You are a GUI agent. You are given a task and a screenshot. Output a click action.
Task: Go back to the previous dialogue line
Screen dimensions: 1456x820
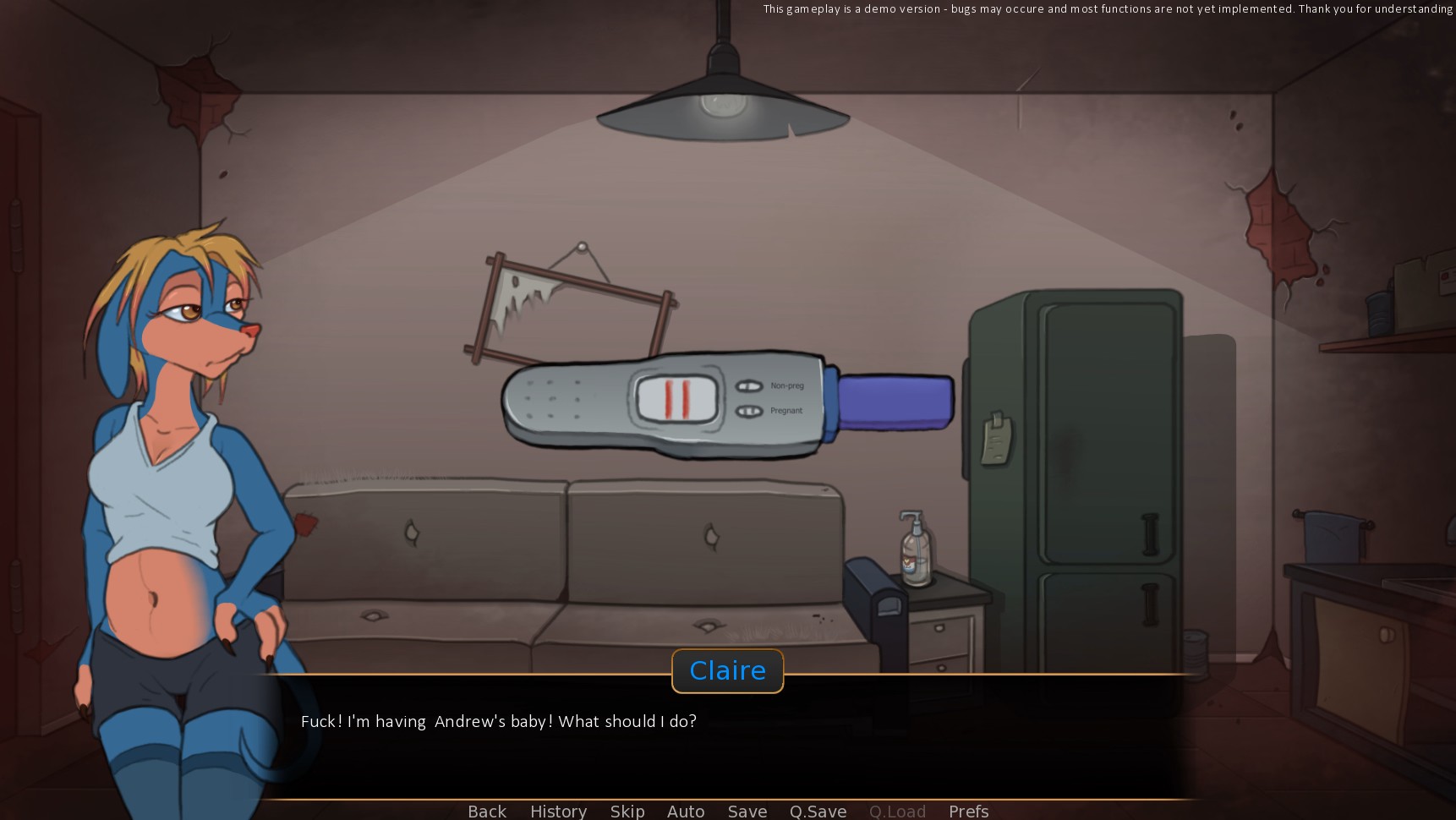point(487,811)
